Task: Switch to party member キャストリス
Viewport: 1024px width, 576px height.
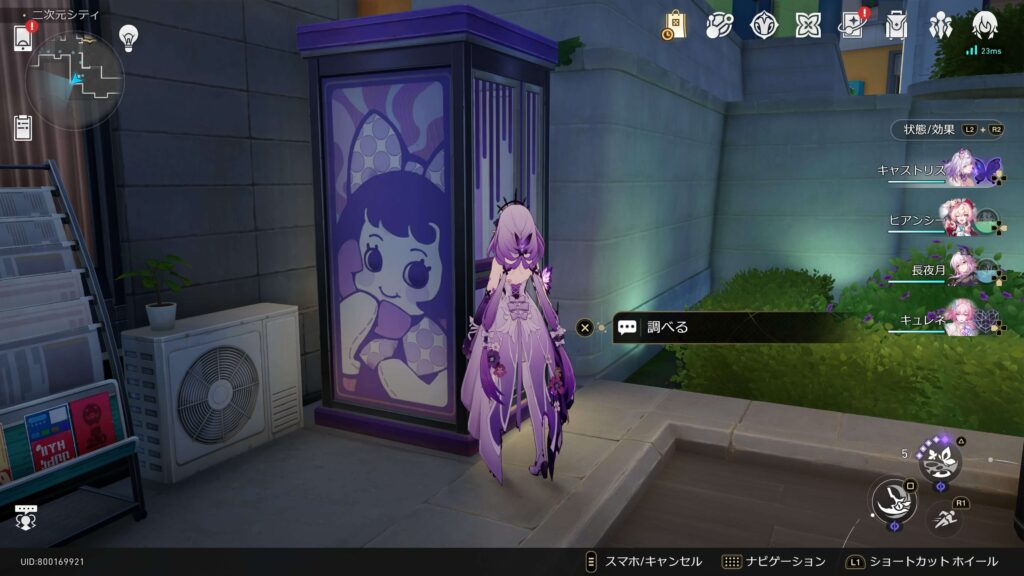Action: tap(962, 168)
